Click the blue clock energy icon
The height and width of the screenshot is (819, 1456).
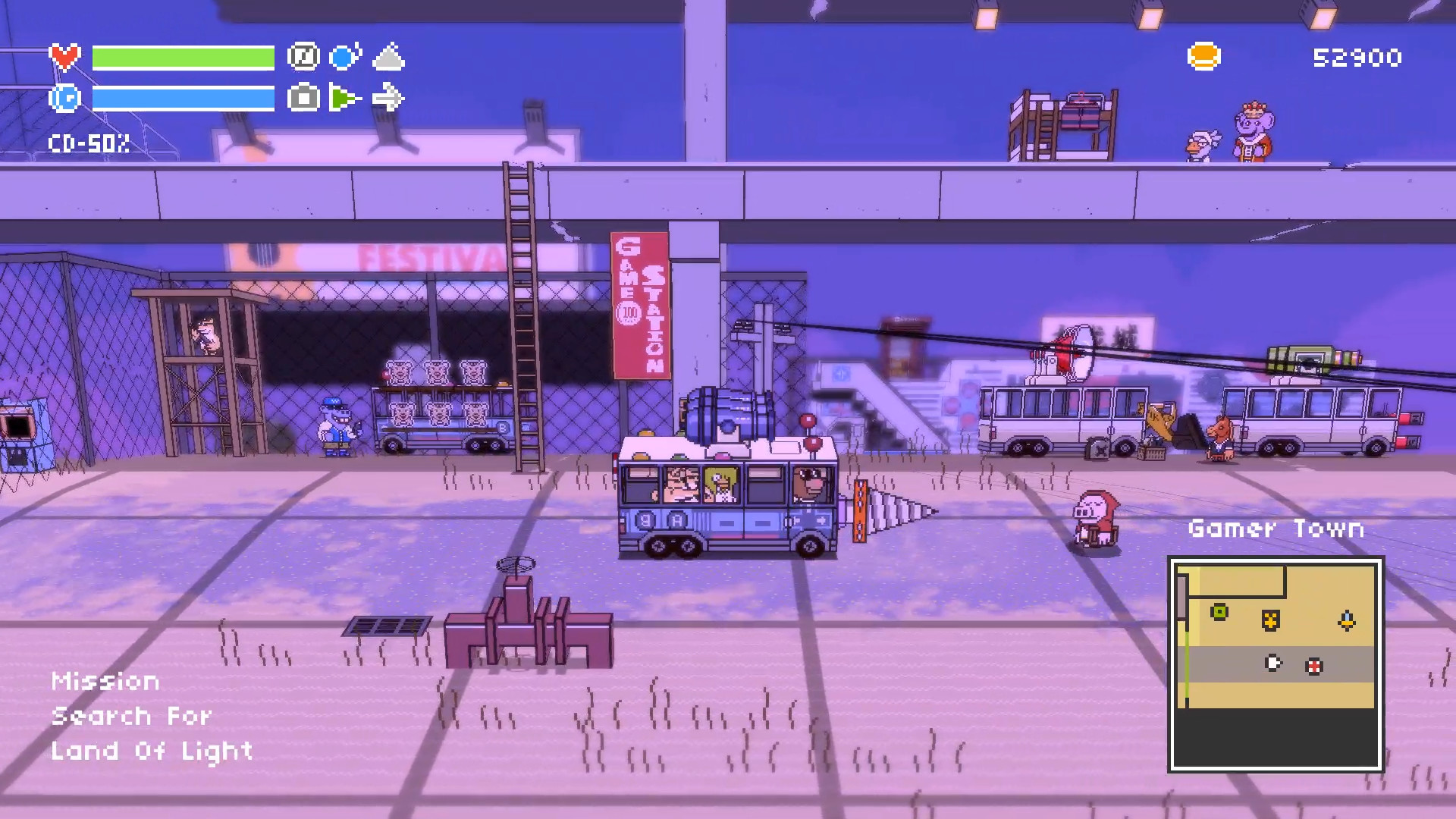click(64, 98)
